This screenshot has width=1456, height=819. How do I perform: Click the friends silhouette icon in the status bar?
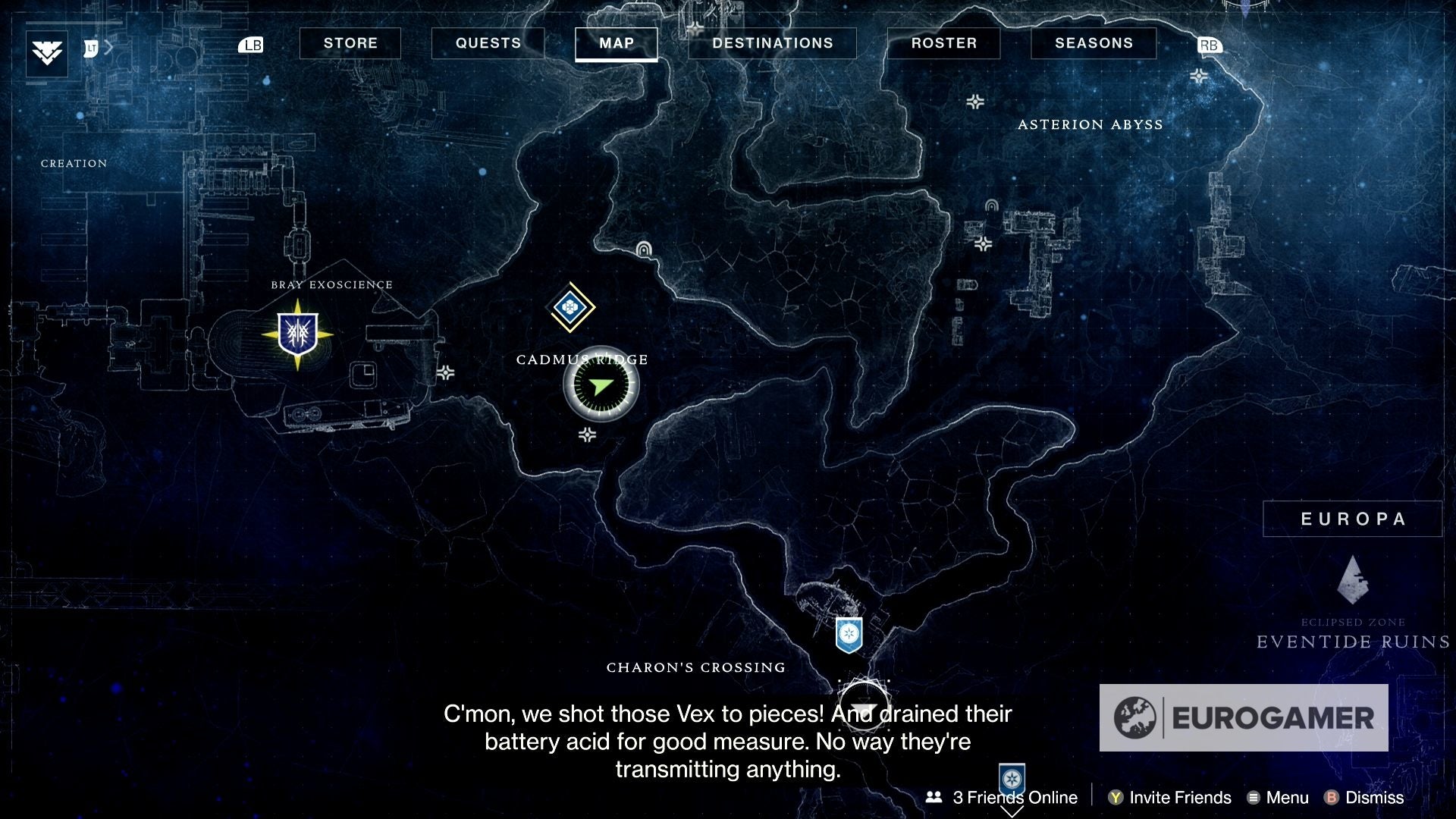pos(933,798)
